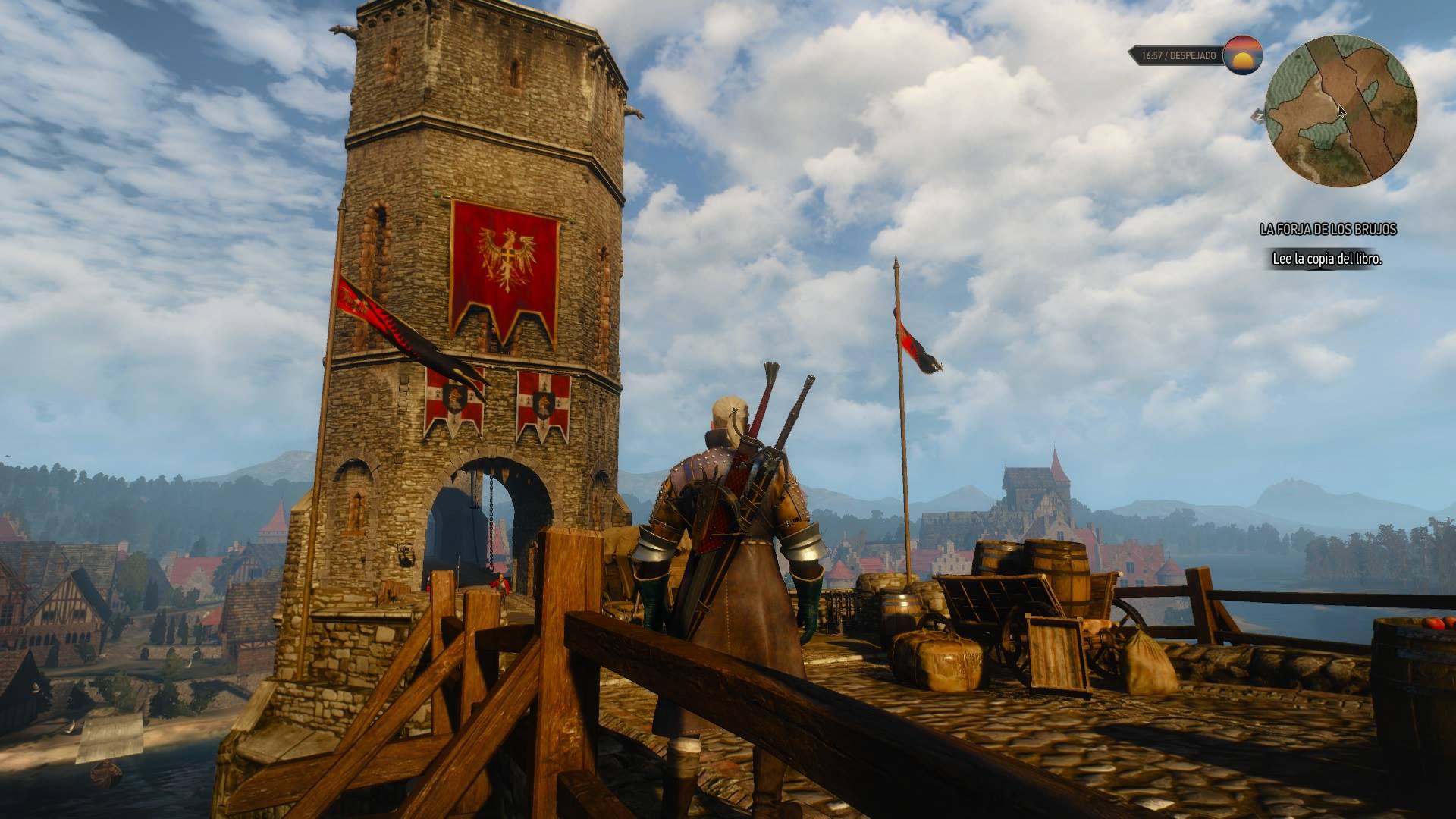Click the circular minimap

[x=1341, y=110]
